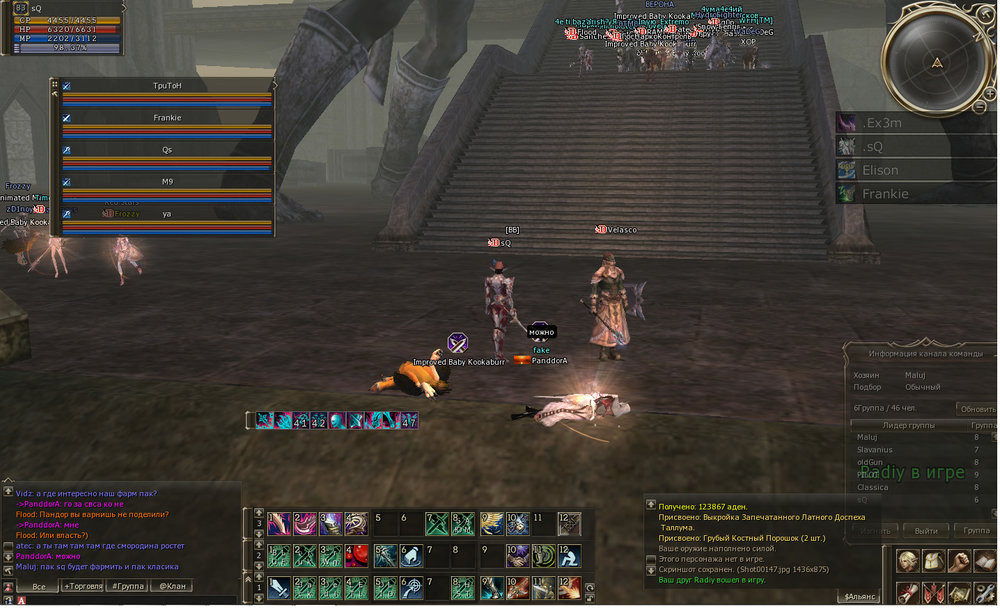Switch to the #Группа party chat tab

pyautogui.click(x=130, y=586)
